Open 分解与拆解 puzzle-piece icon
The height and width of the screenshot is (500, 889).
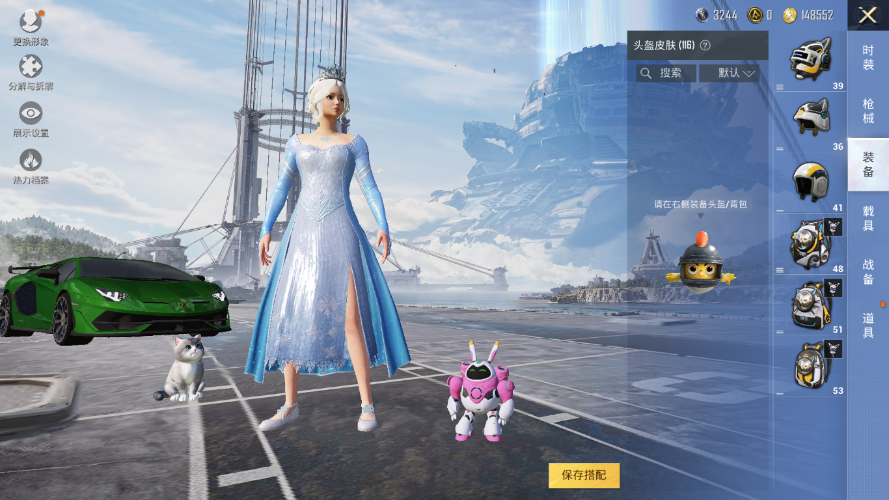pyautogui.click(x=30, y=71)
